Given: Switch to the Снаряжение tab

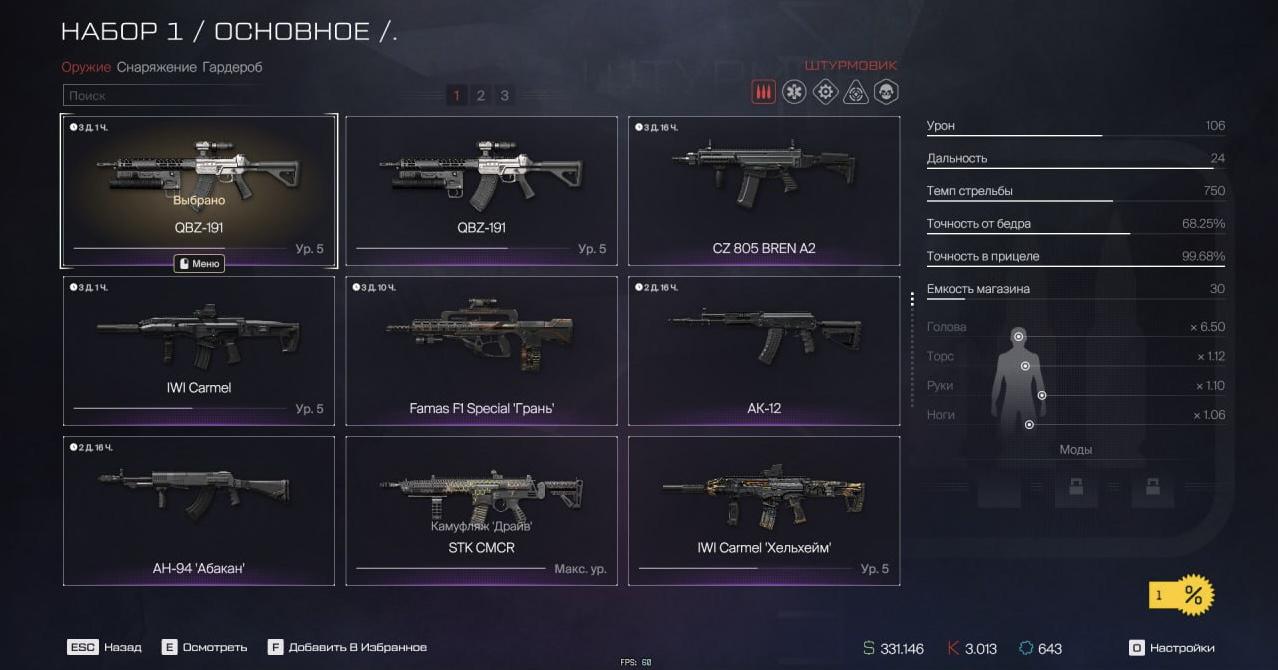Looking at the screenshot, I should (156, 67).
